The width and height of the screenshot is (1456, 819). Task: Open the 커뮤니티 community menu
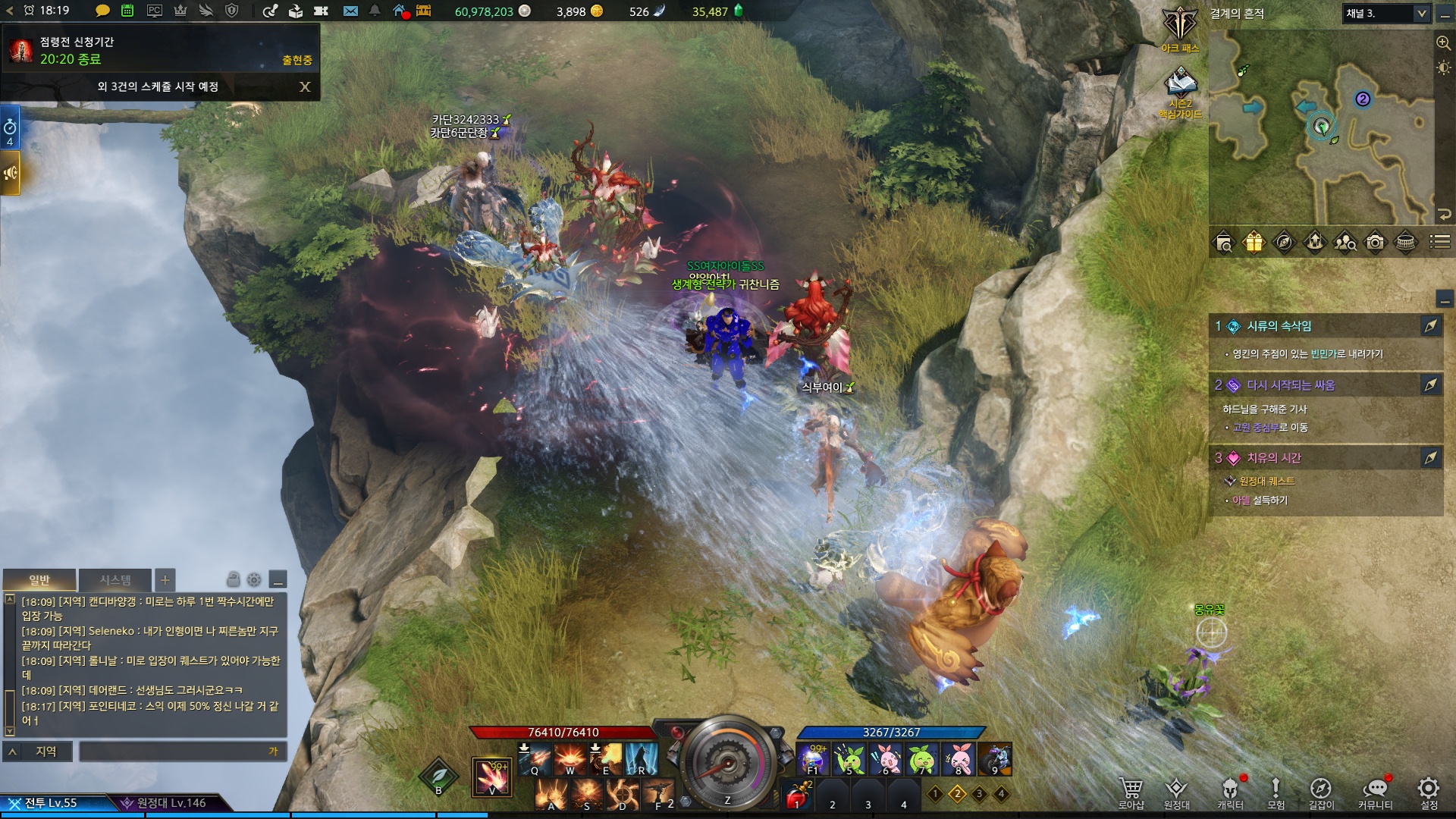pyautogui.click(x=1375, y=792)
